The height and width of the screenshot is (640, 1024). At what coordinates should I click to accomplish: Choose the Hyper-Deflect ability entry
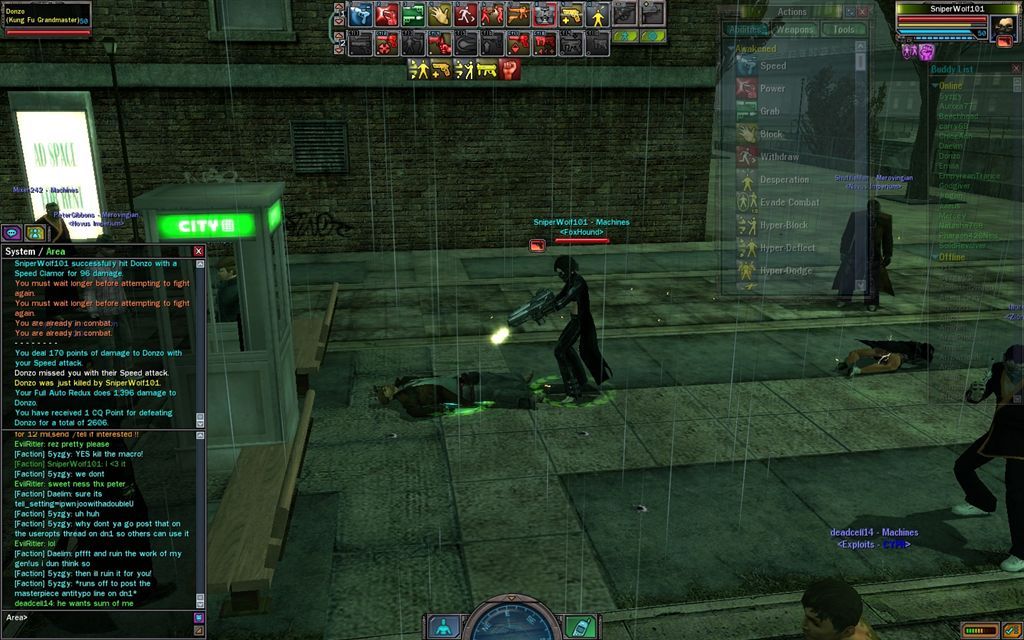point(787,248)
